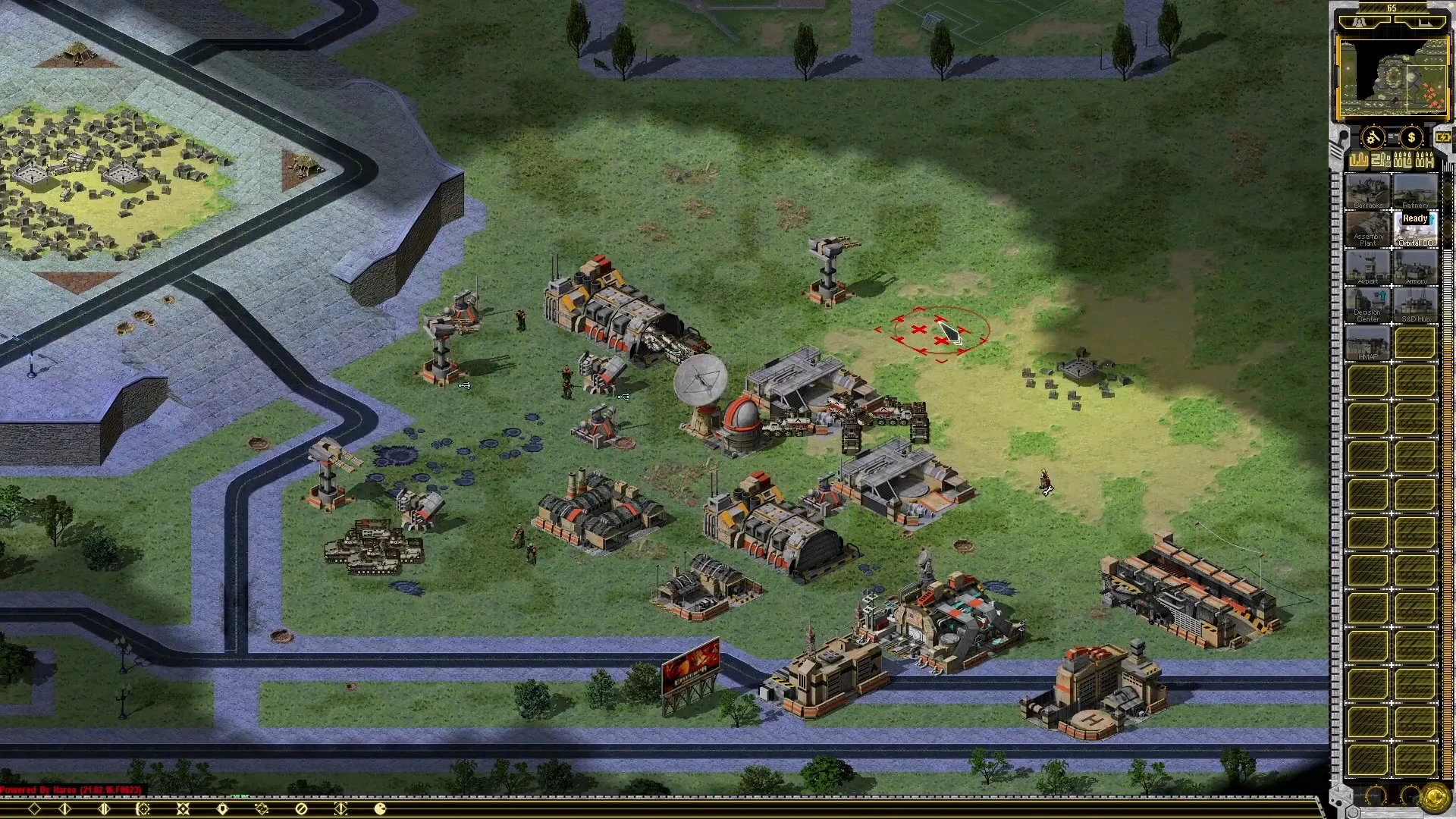
Task: Click the allied forces icon above the minimap
Action: pyautogui.click(x=1357, y=22)
